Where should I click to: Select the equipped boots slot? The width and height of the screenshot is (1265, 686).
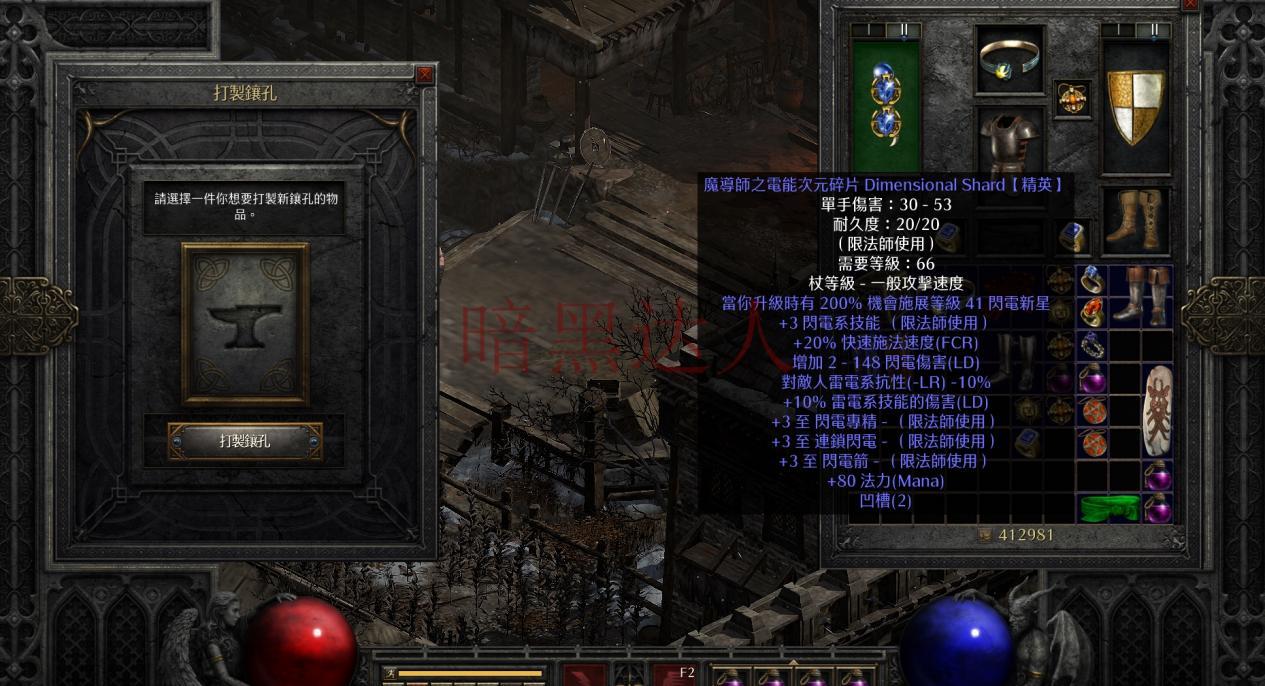pyautogui.click(x=1136, y=220)
